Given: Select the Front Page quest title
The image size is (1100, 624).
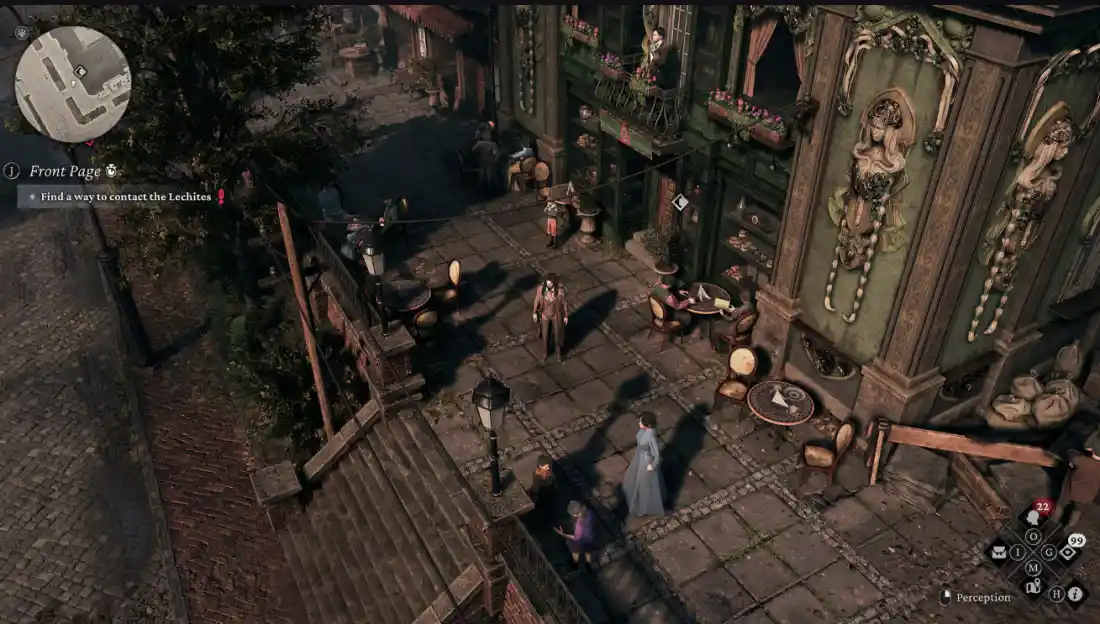Looking at the screenshot, I should pyautogui.click(x=65, y=171).
